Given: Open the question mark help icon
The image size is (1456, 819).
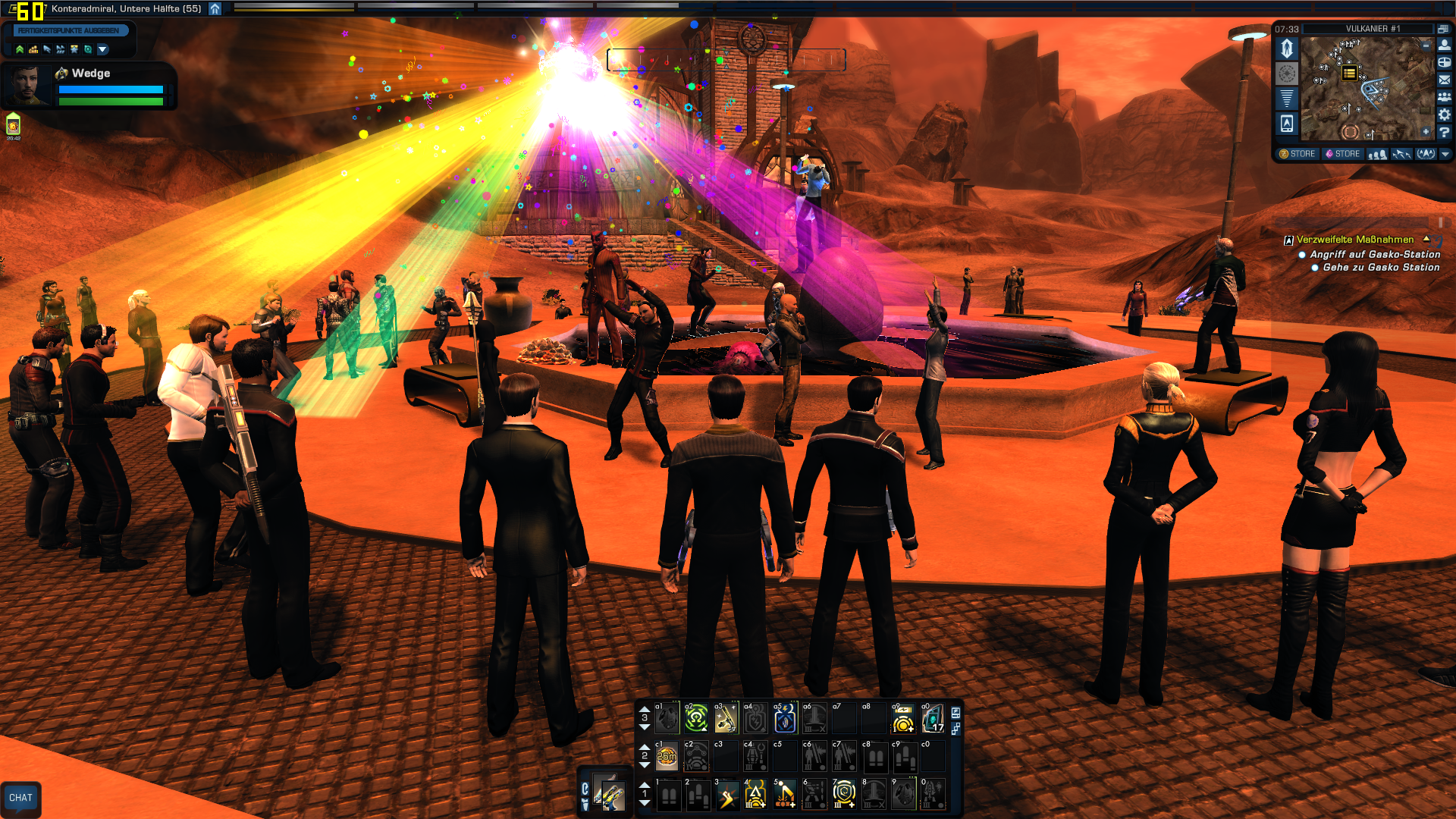Looking at the screenshot, I should click(1445, 132).
